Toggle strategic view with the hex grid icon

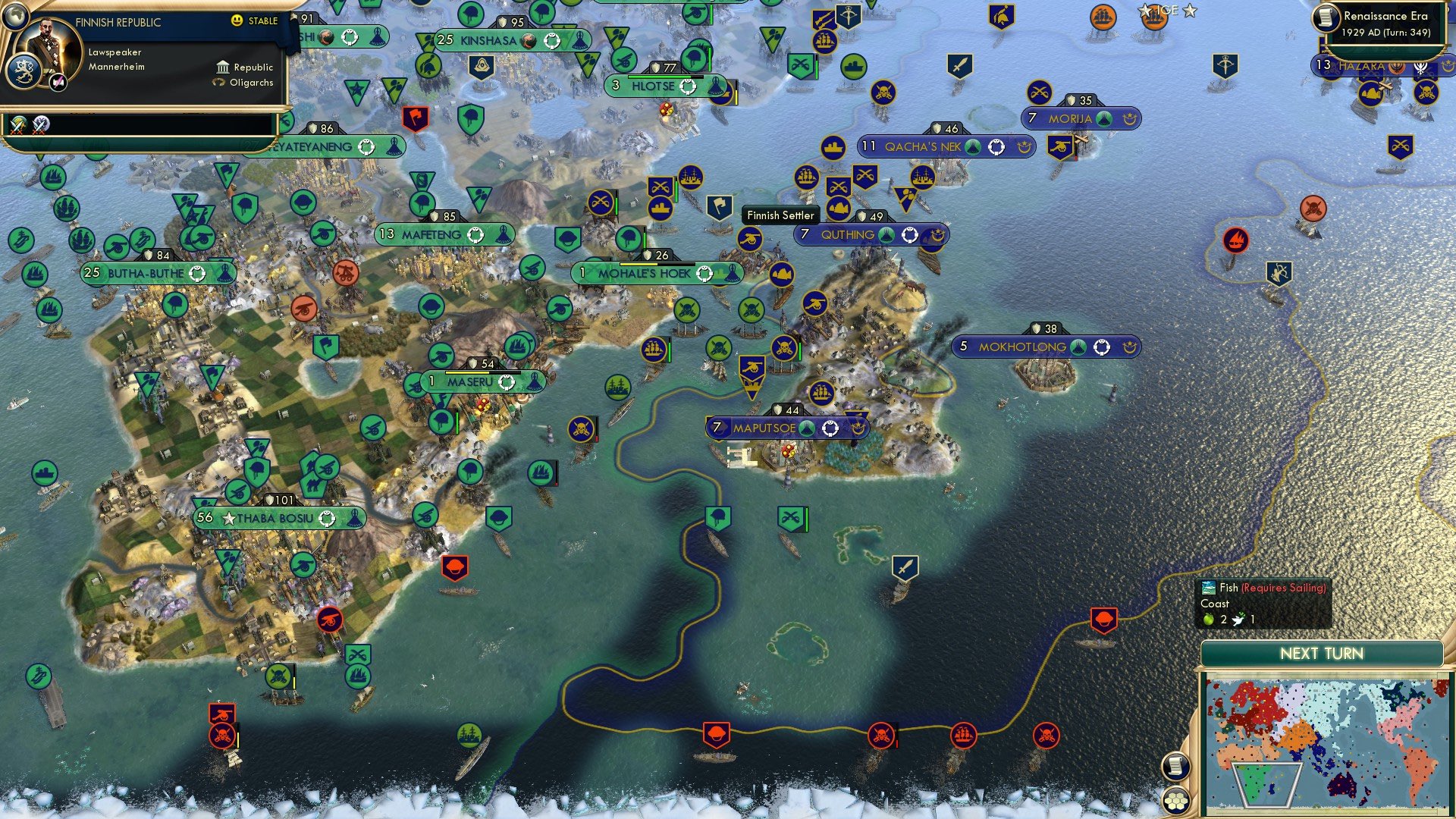(x=1176, y=800)
